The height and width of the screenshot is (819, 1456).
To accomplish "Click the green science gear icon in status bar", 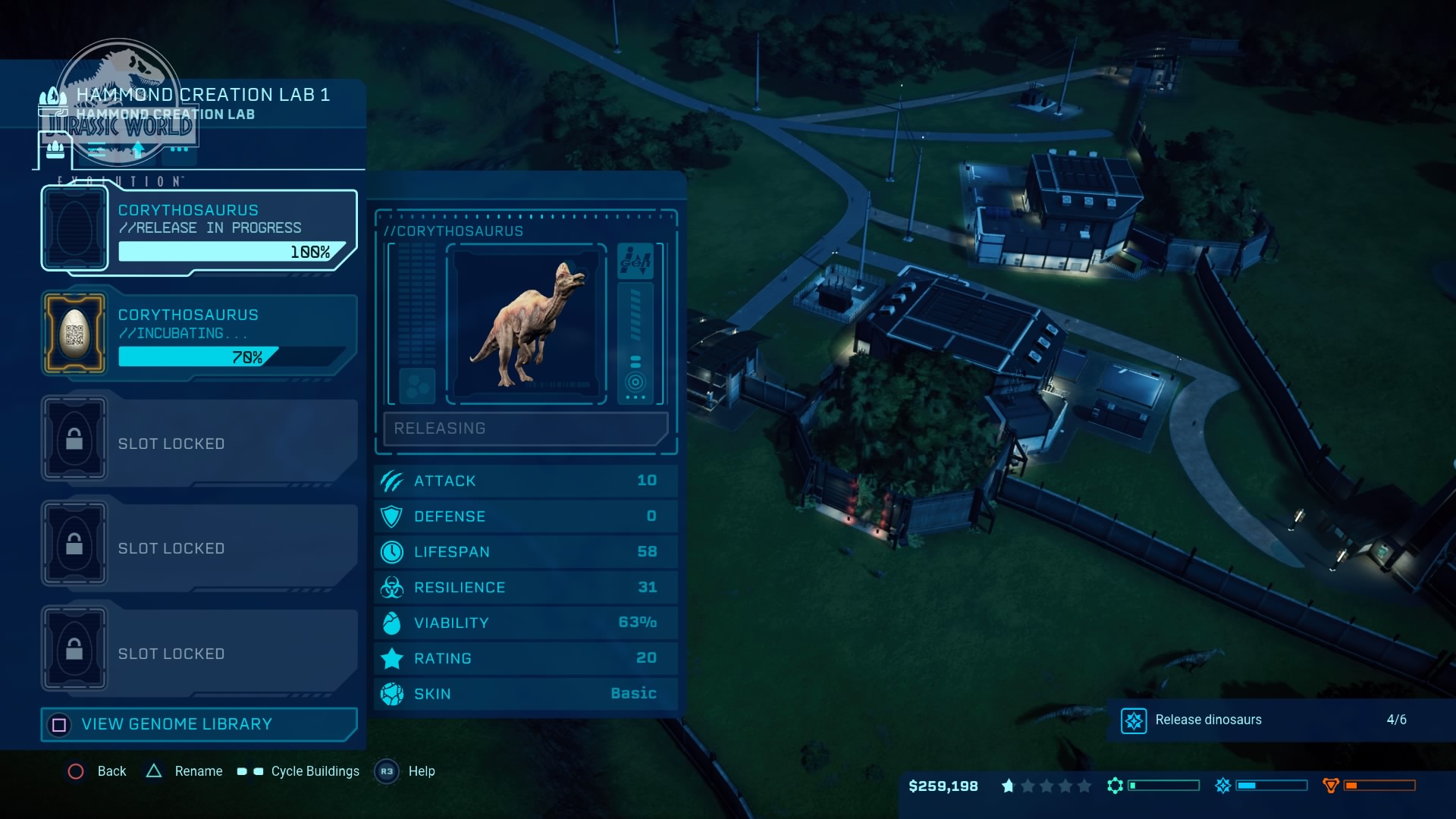I will coord(1115,786).
